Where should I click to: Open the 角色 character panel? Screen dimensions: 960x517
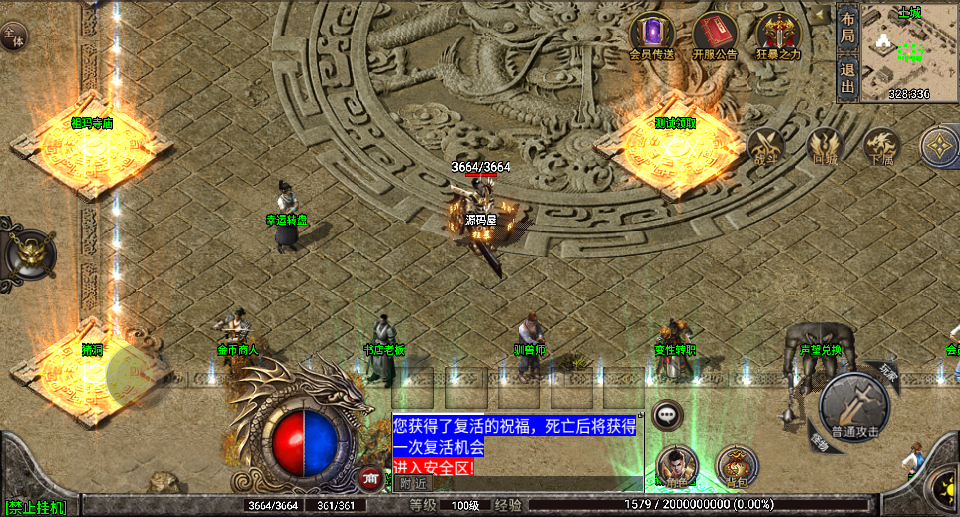point(677,466)
